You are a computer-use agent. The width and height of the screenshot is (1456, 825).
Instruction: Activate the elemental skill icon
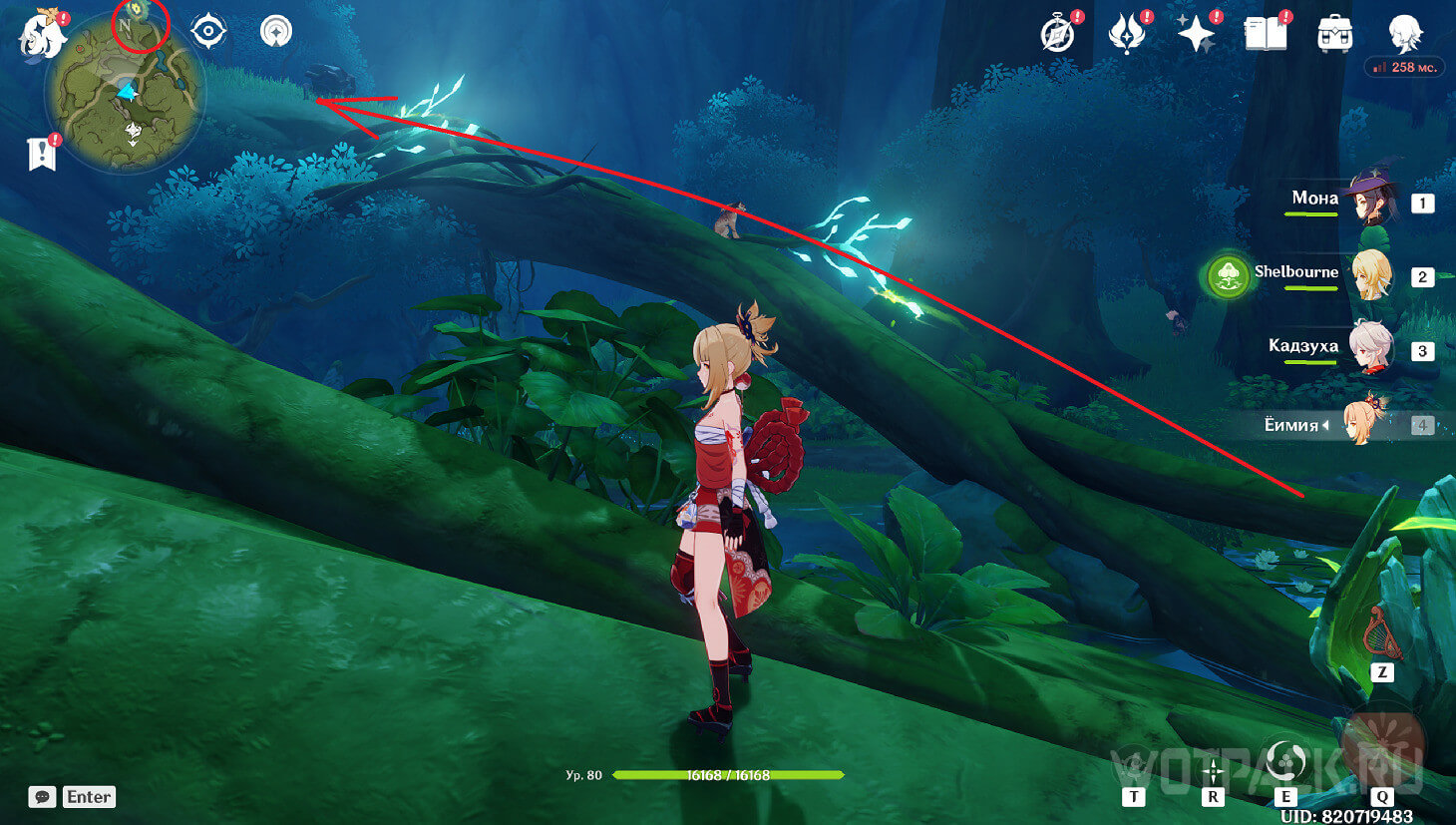(x=1284, y=762)
